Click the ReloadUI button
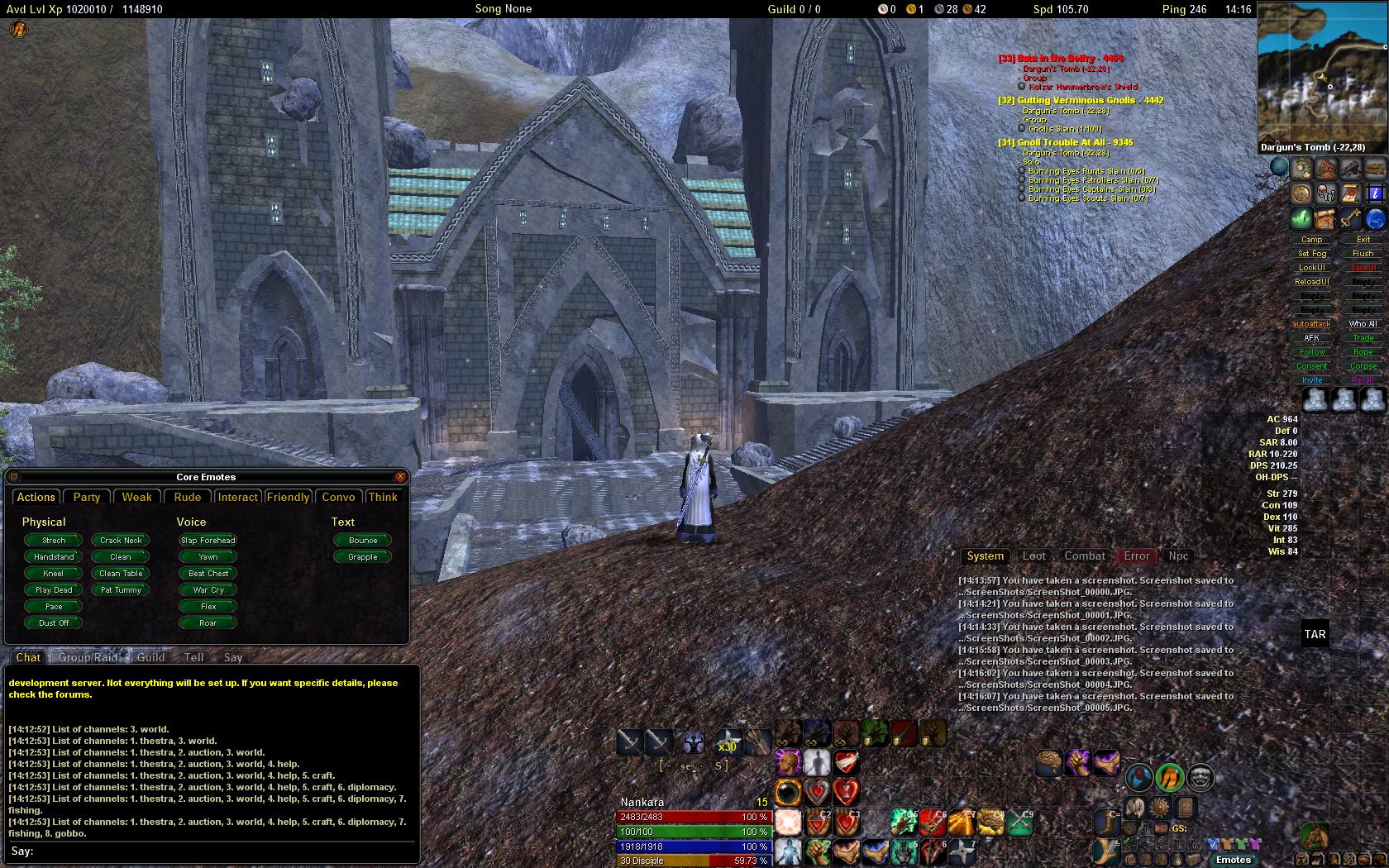 coord(1312,282)
